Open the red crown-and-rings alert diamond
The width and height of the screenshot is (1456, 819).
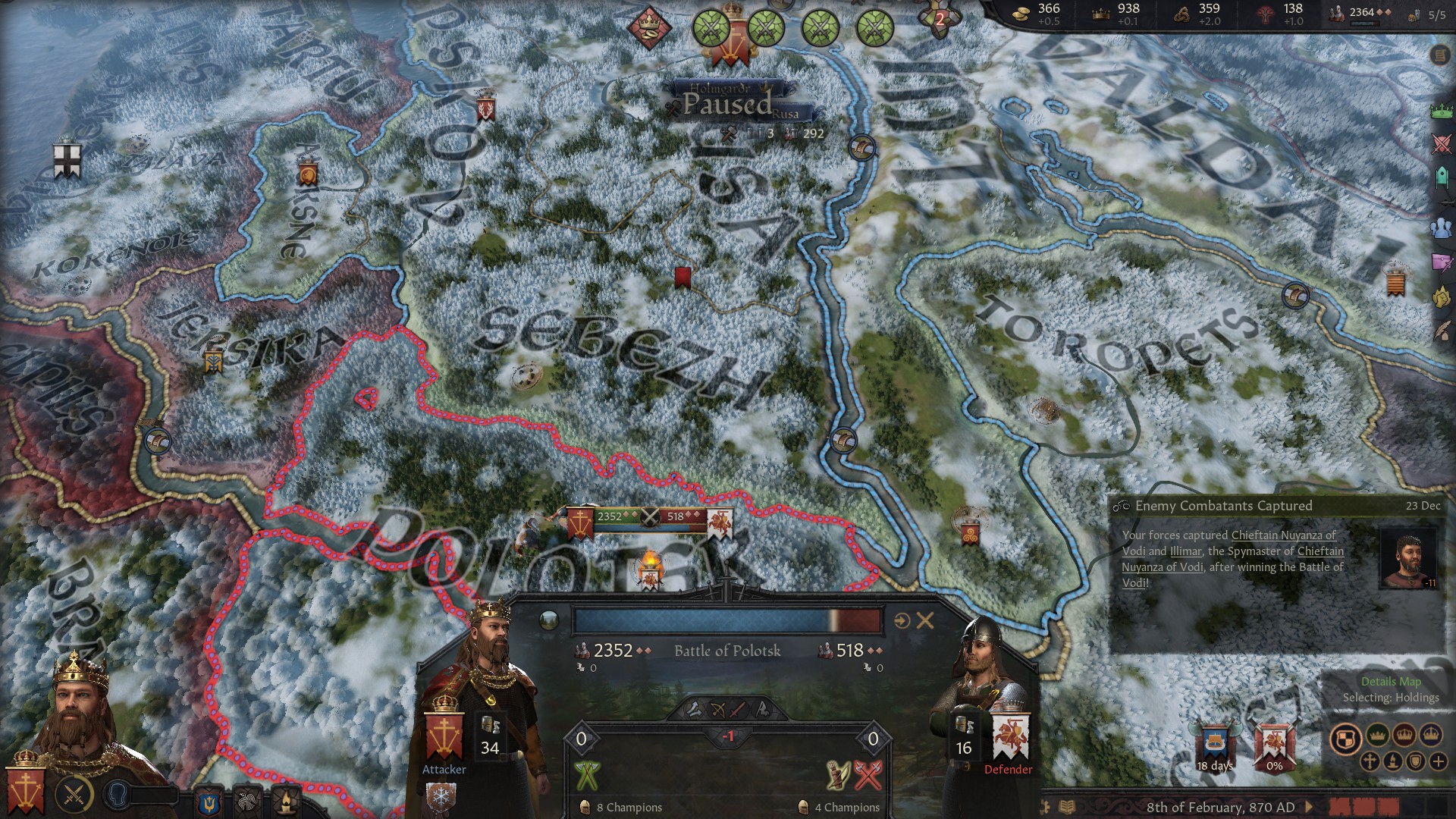pyautogui.click(x=649, y=27)
